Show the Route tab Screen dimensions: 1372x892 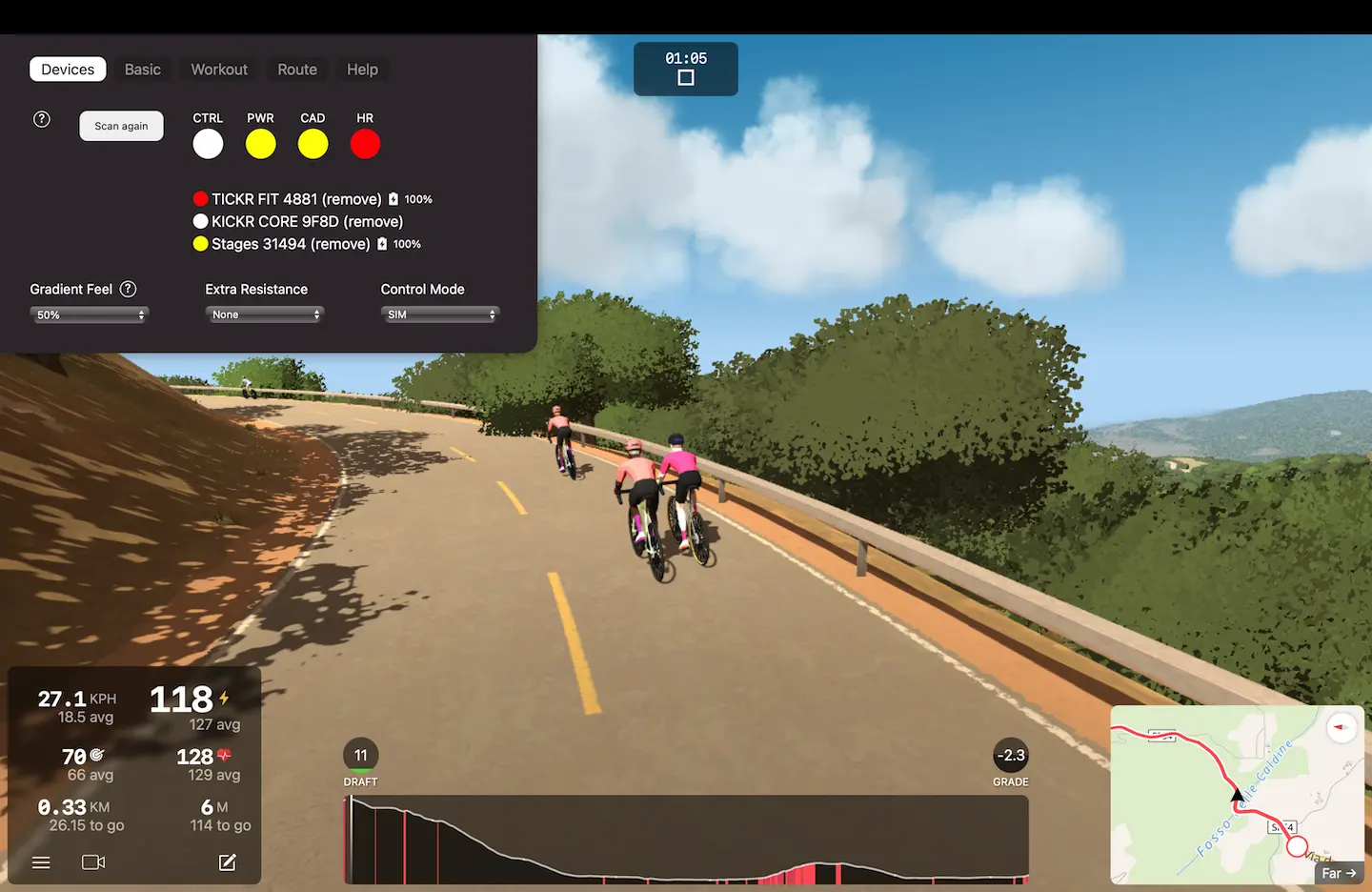pos(297,70)
